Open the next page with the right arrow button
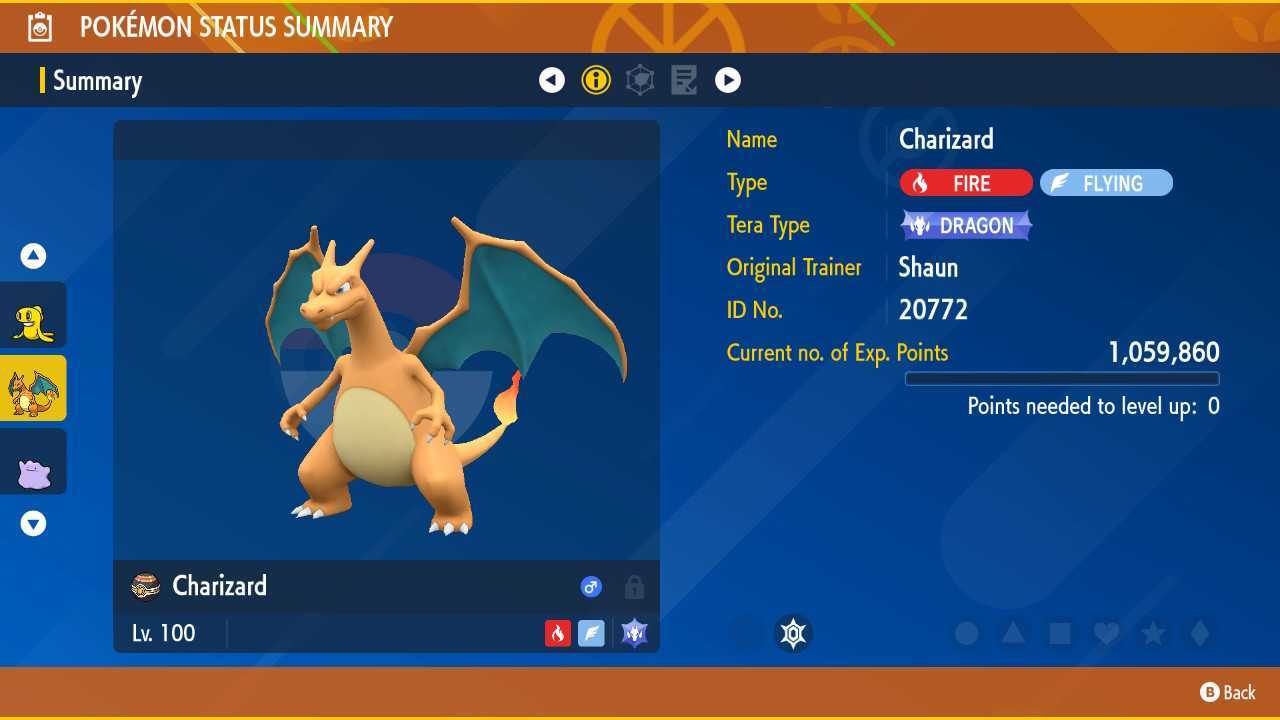 728,80
